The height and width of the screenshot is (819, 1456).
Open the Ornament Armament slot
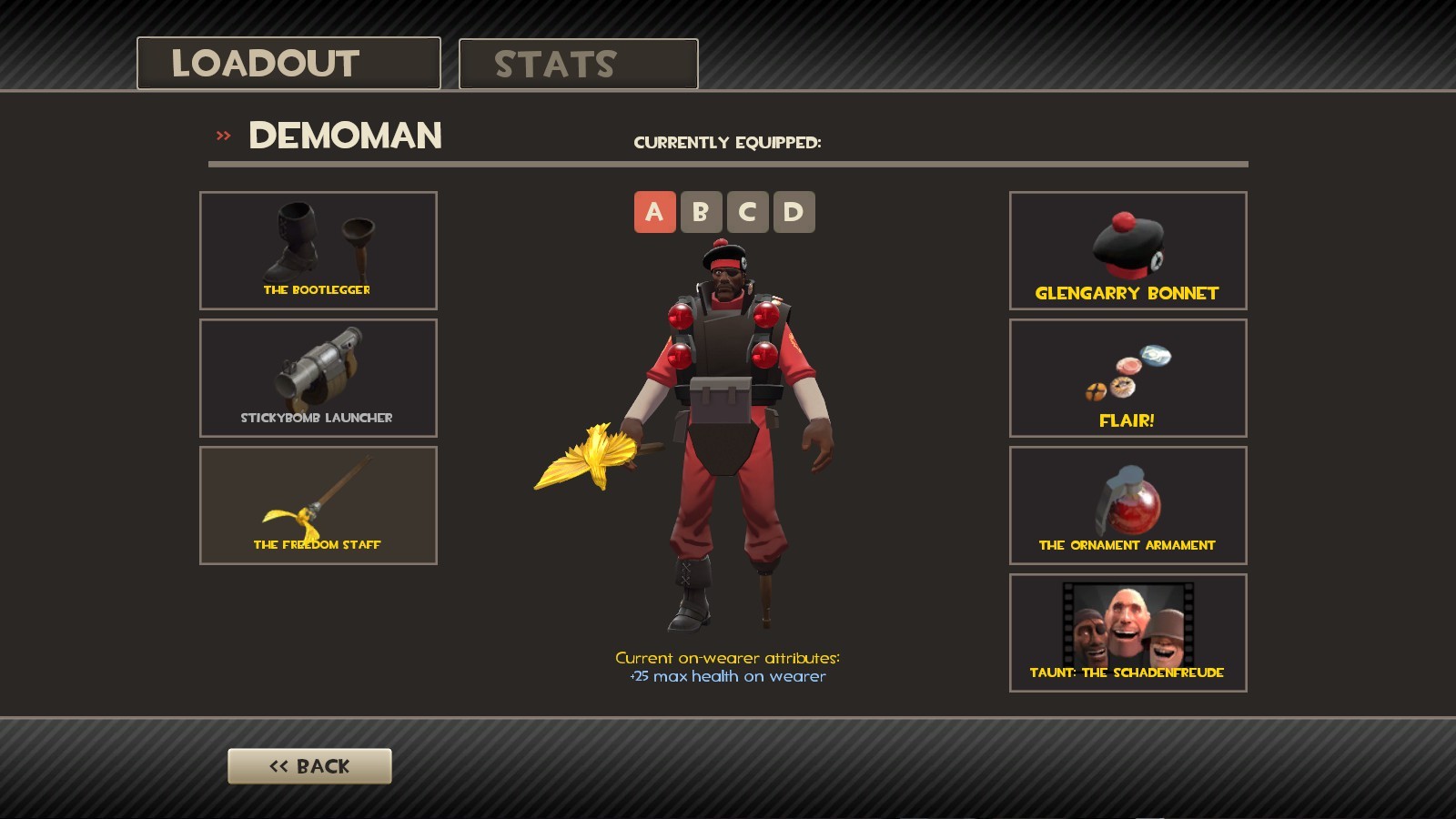tap(1127, 505)
